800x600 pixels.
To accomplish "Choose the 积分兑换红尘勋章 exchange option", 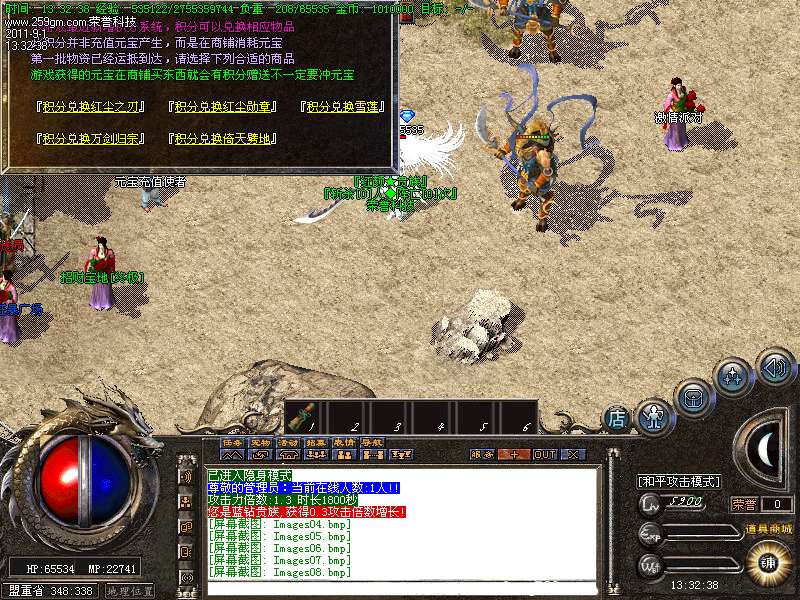I will coord(218,108).
